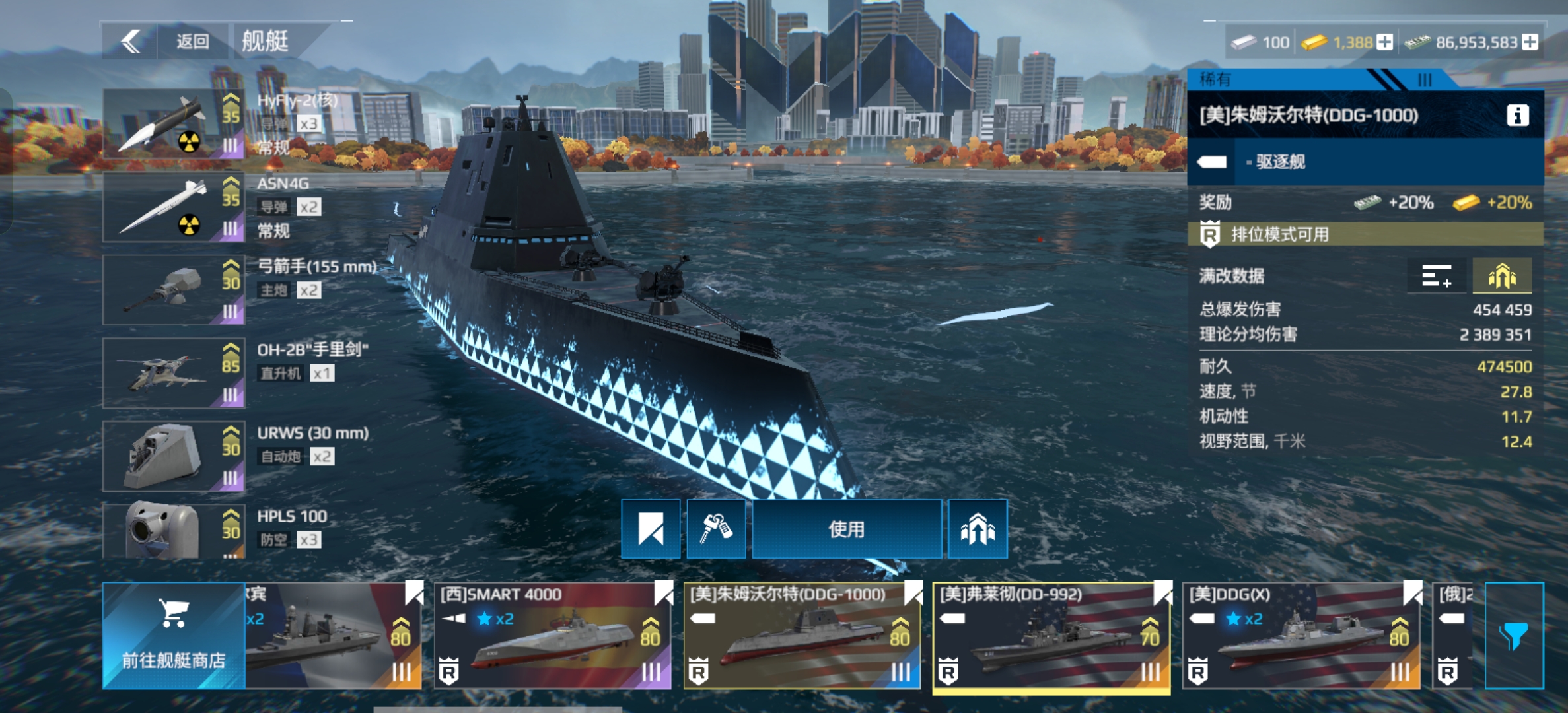Select the SMART 4000 ship card
Screen dimensions: 1568x713
552,635
